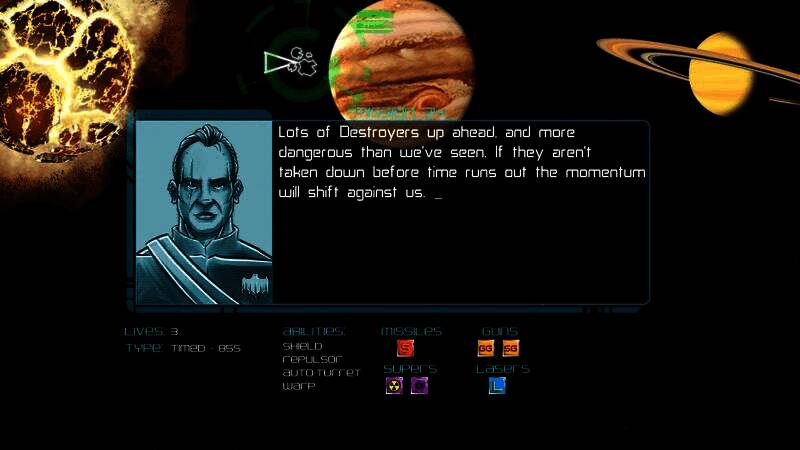
Task: Select the orange SG gun icon
Action: [x=511, y=348]
